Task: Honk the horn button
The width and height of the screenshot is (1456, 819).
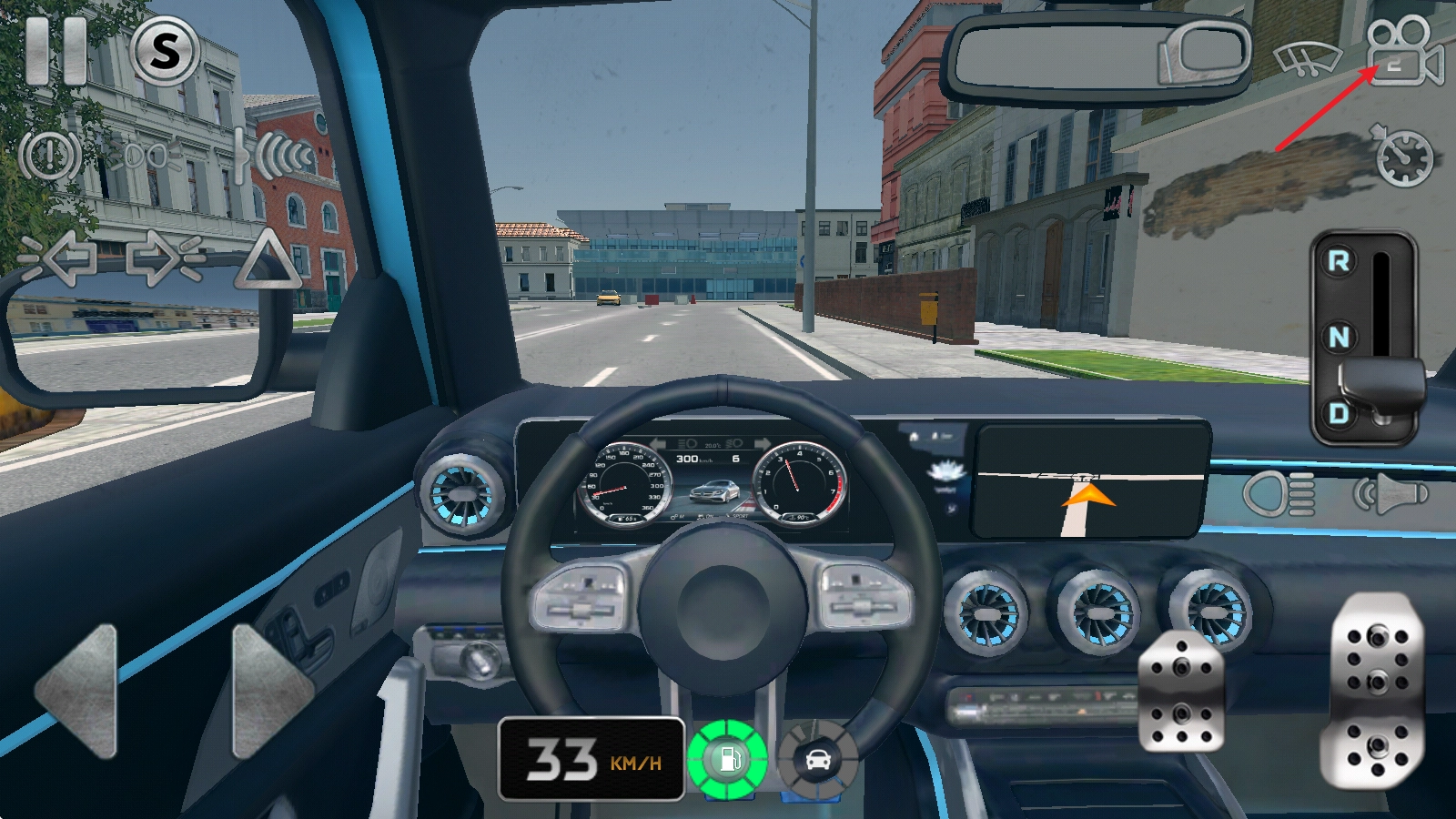Action: [x=1390, y=494]
